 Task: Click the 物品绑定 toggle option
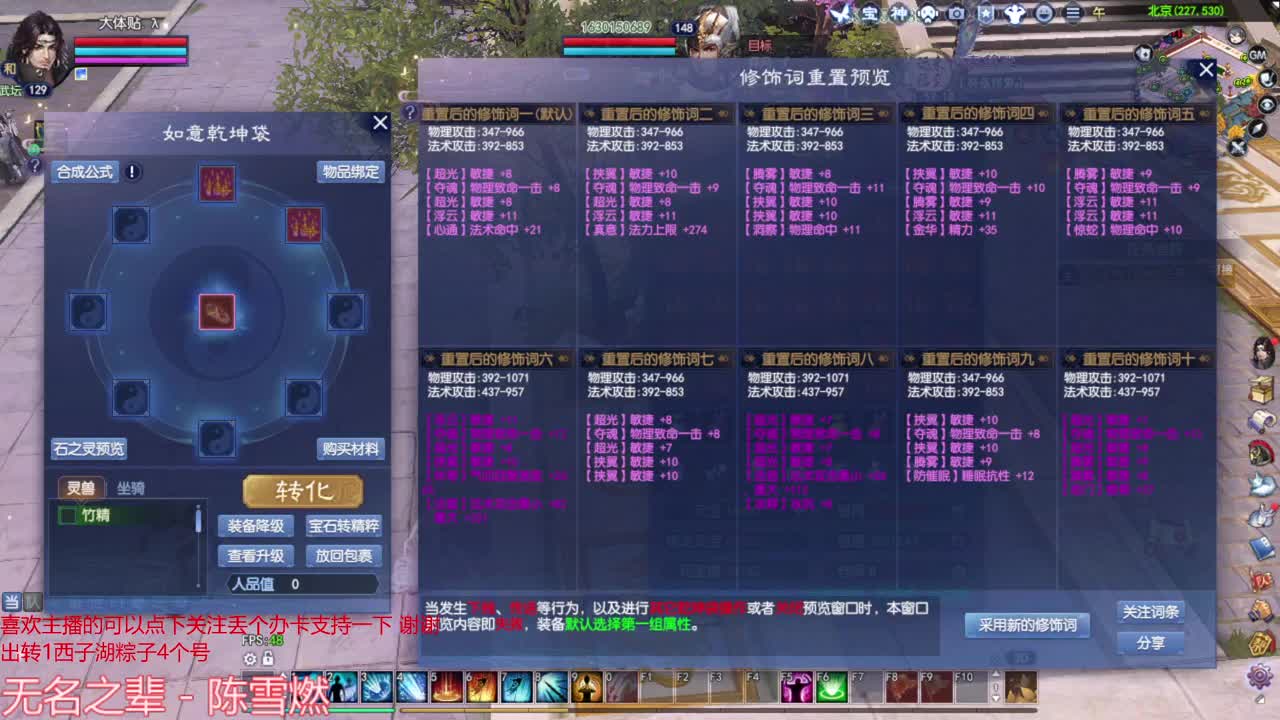click(x=352, y=172)
